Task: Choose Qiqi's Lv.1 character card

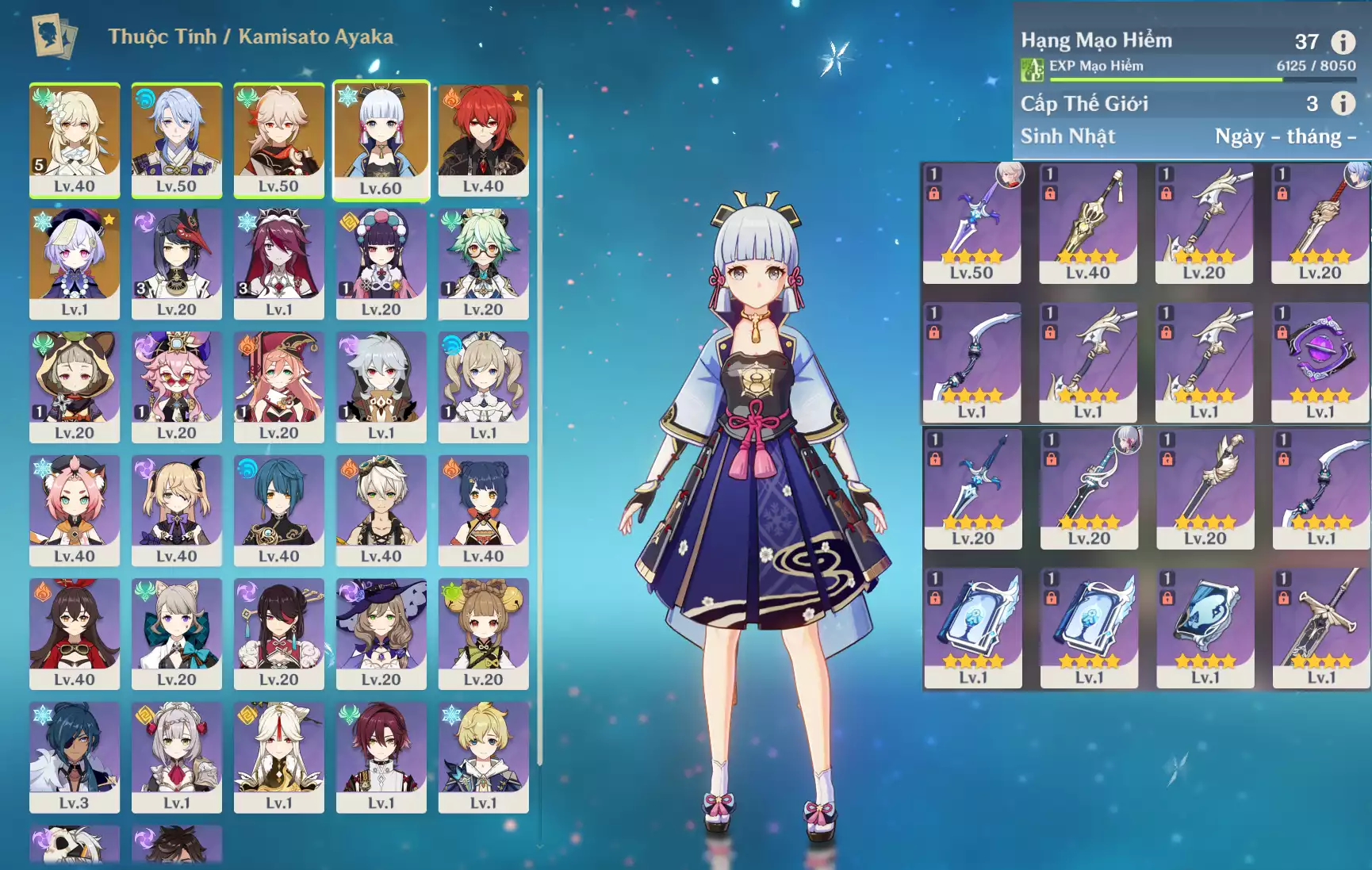Action: [75, 263]
